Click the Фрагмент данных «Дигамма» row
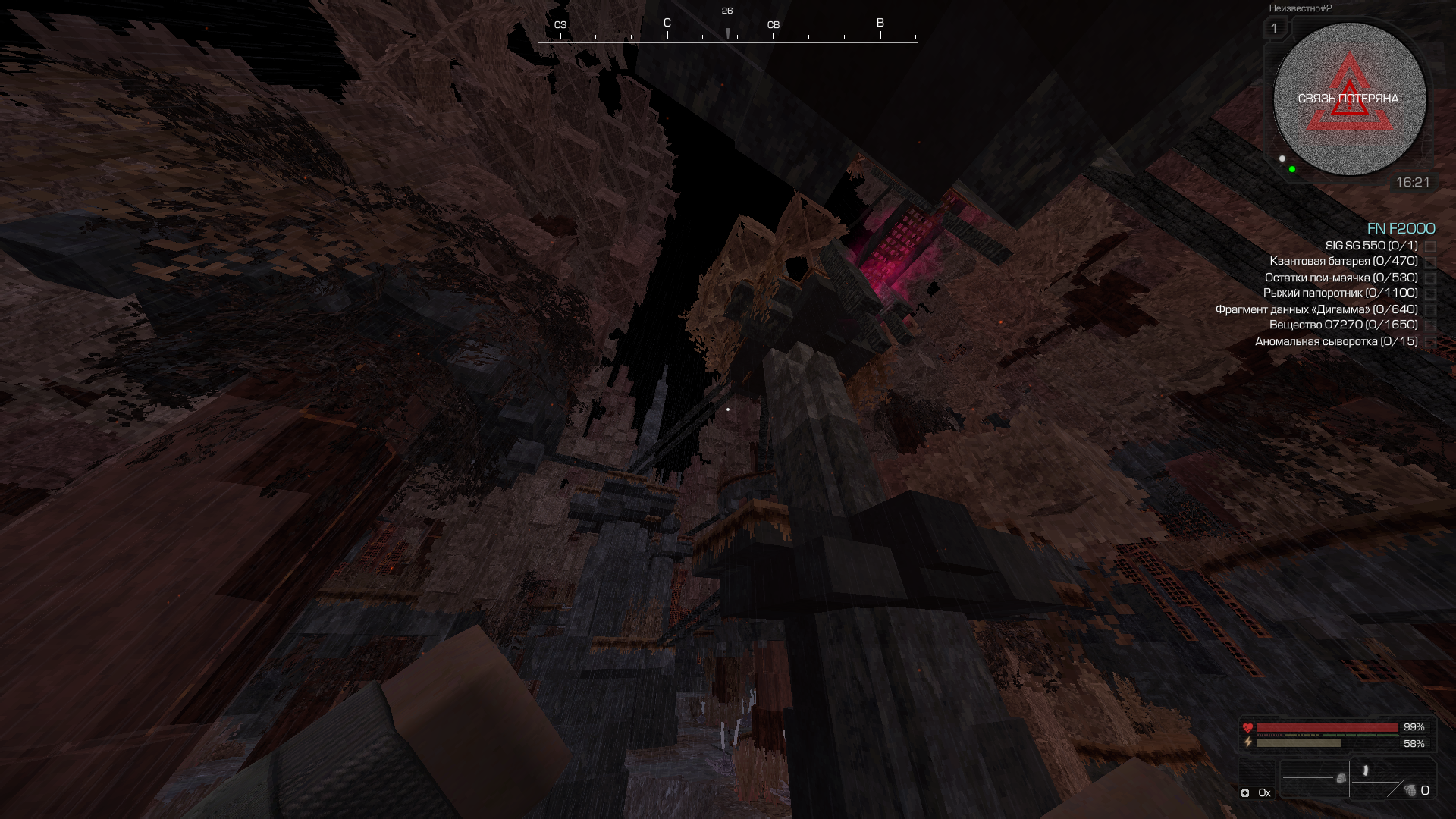The image size is (1456, 819). (1316, 309)
